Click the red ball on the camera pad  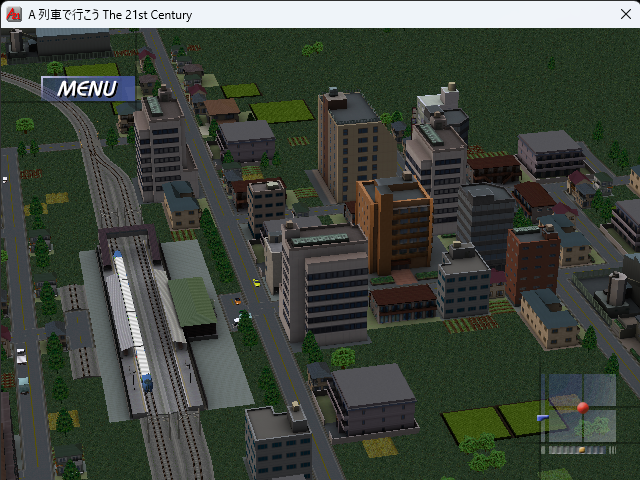[x=583, y=408]
